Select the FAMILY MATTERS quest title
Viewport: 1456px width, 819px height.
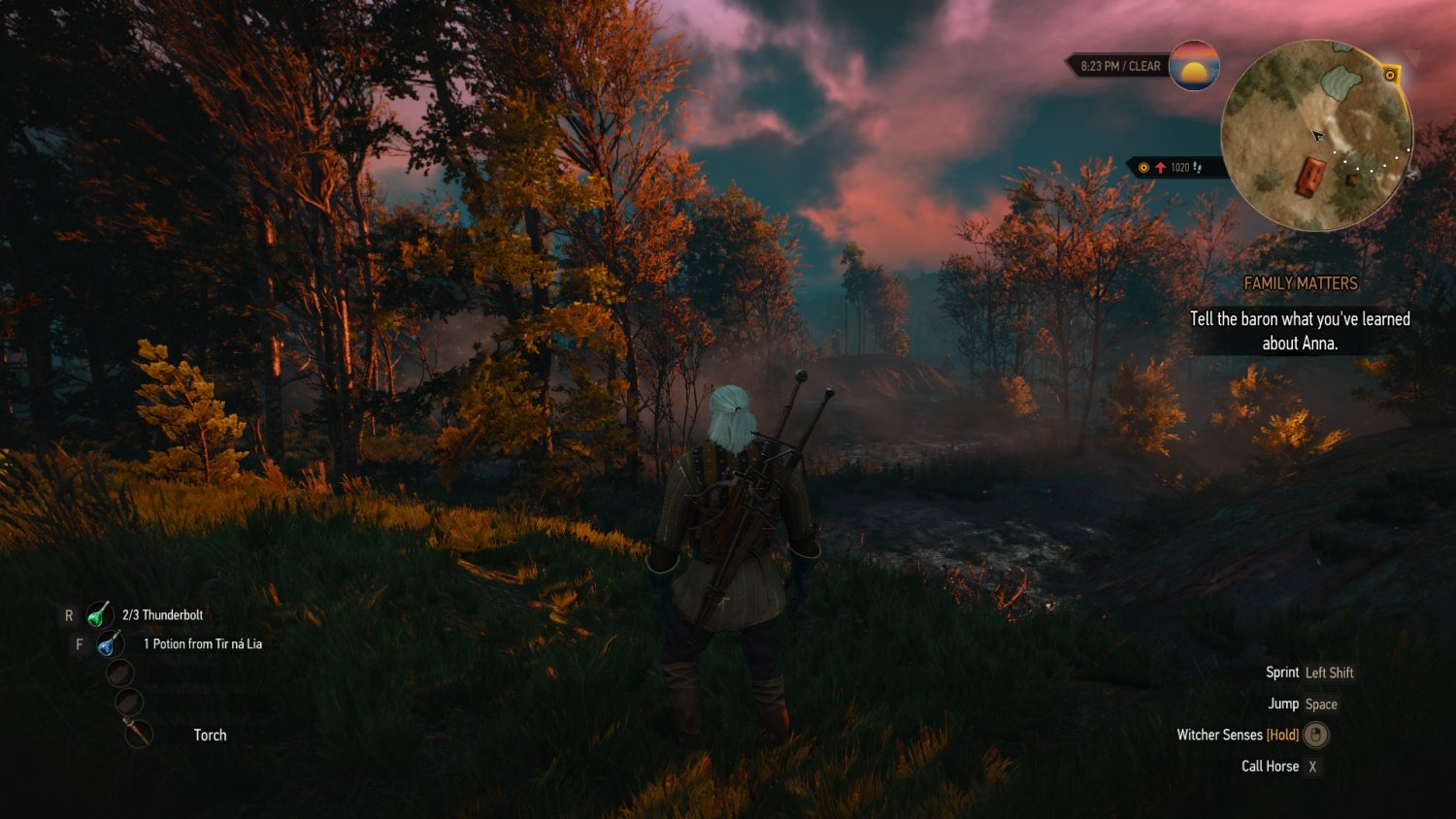click(1301, 283)
